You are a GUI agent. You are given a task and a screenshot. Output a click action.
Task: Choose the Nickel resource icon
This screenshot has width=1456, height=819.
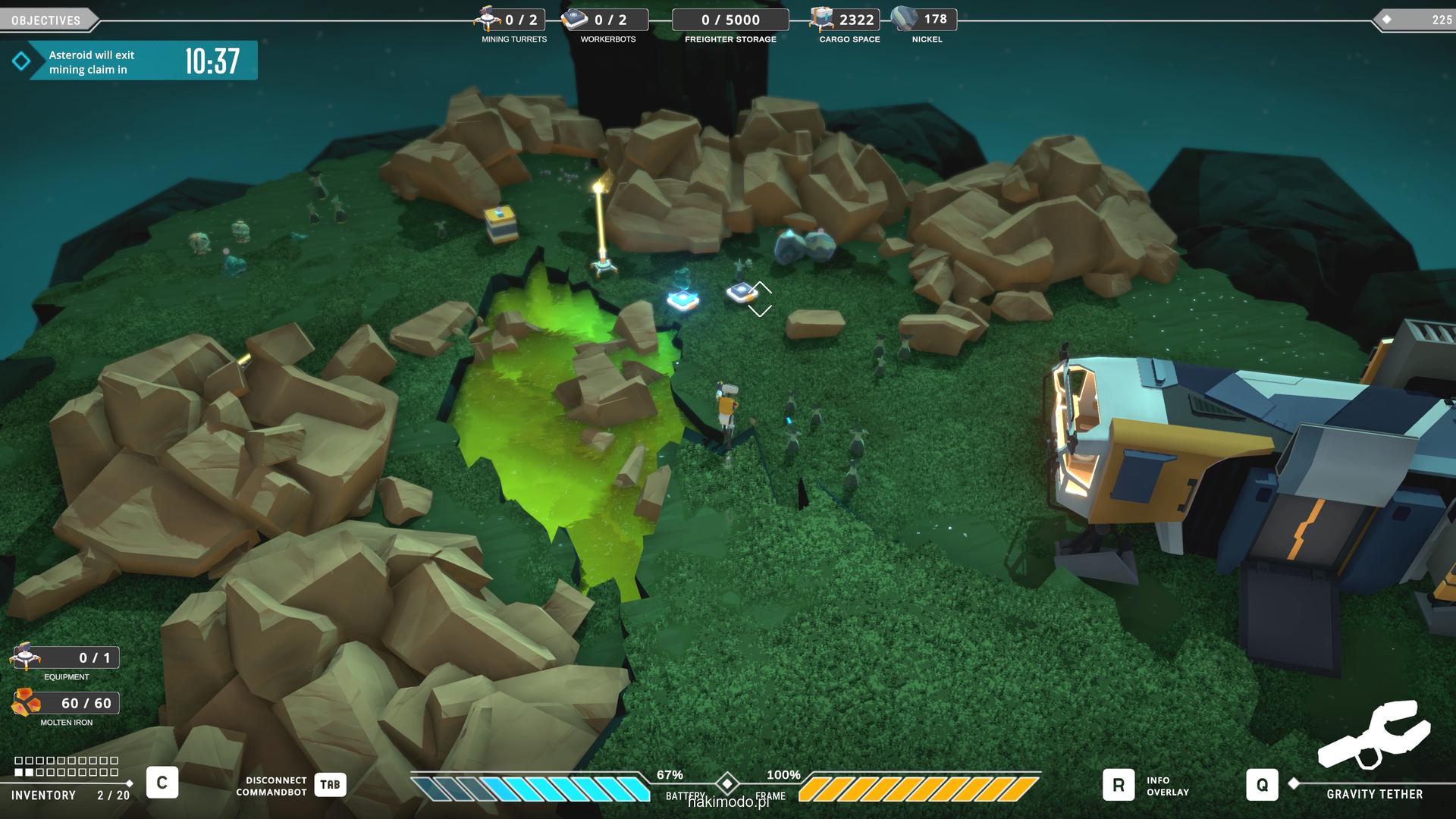click(904, 18)
